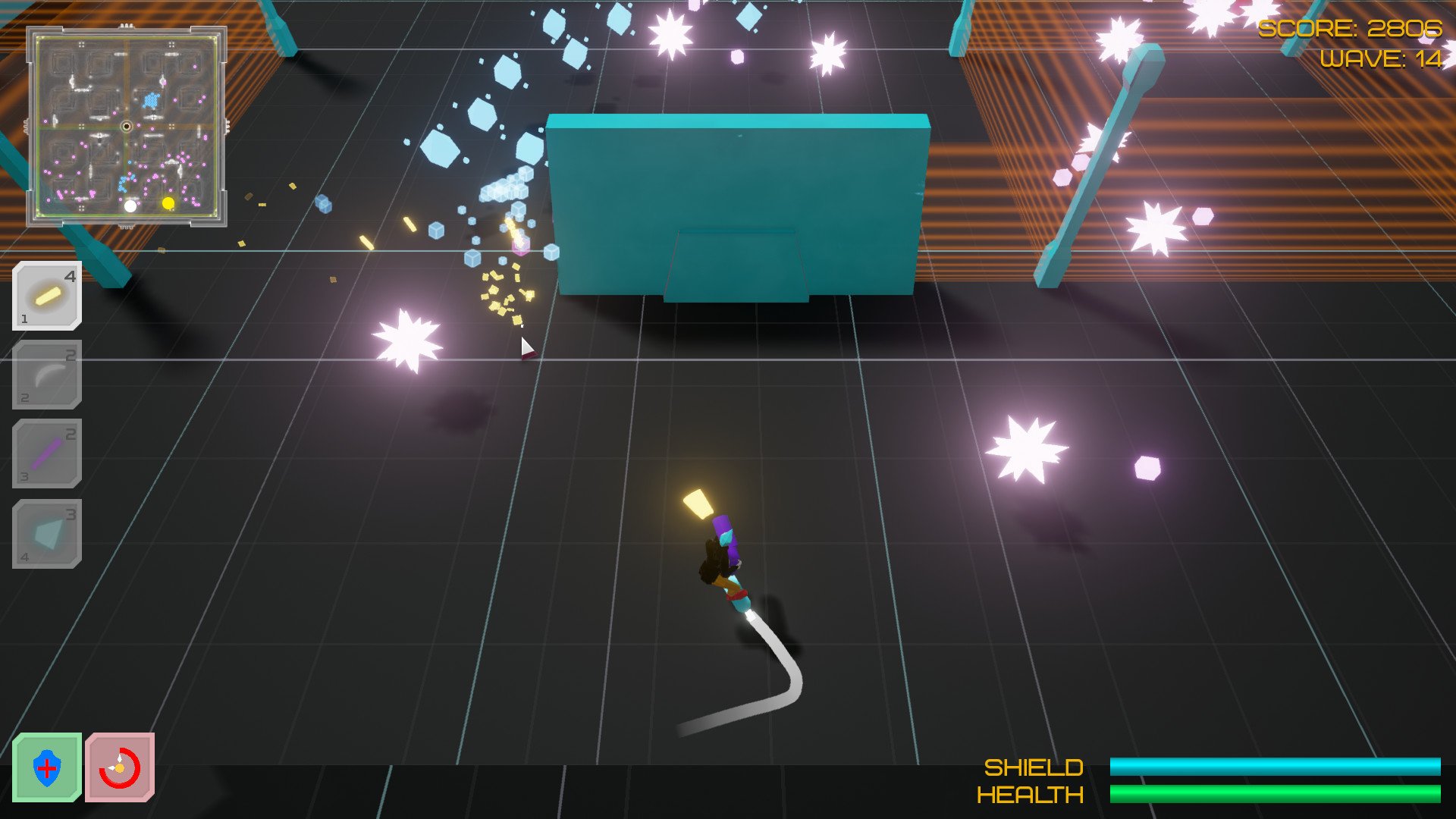Select the grayed-out weapon in slot 2

click(47, 375)
